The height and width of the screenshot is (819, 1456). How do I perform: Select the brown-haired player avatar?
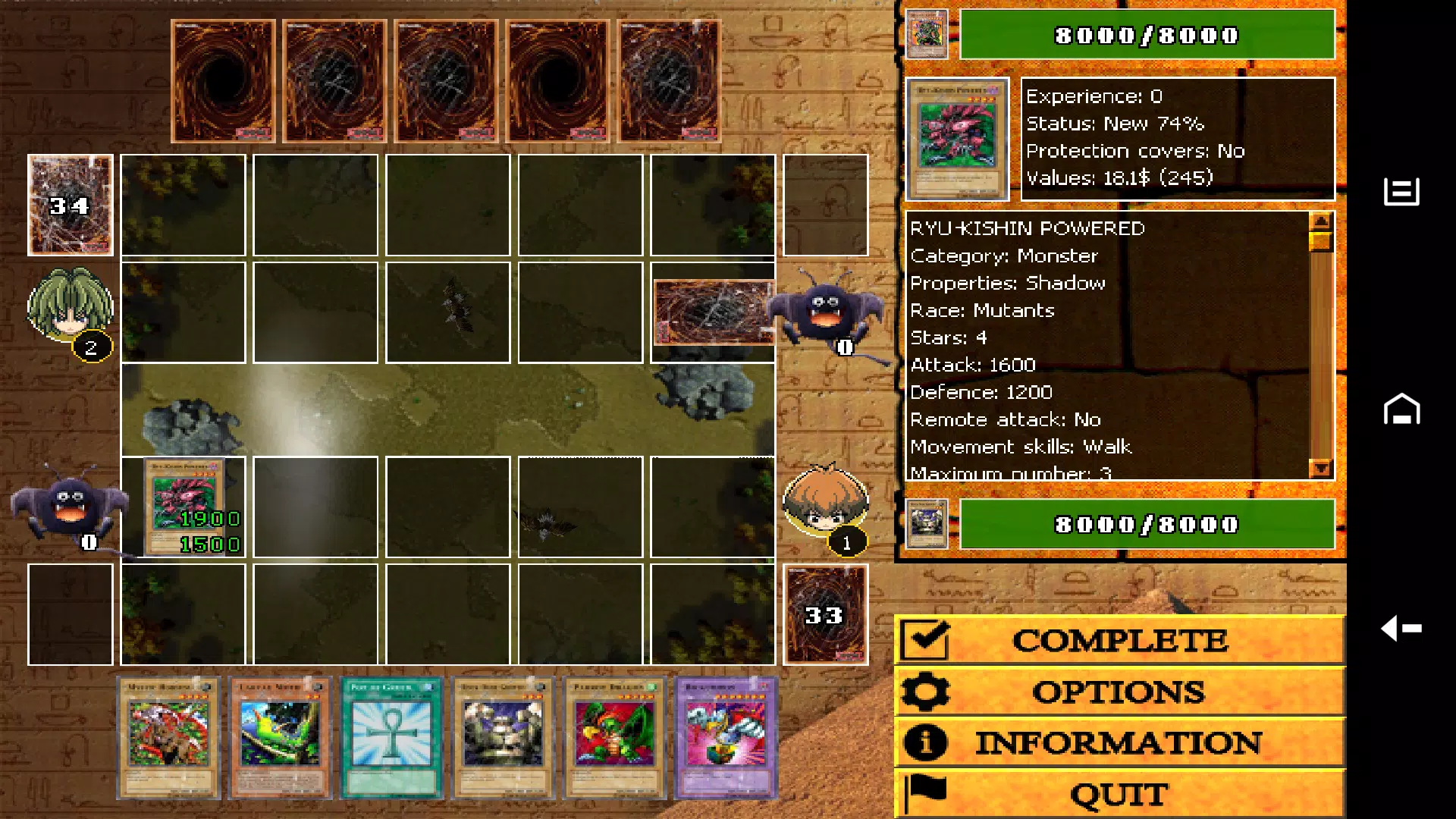pyautogui.click(x=825, y=502)
